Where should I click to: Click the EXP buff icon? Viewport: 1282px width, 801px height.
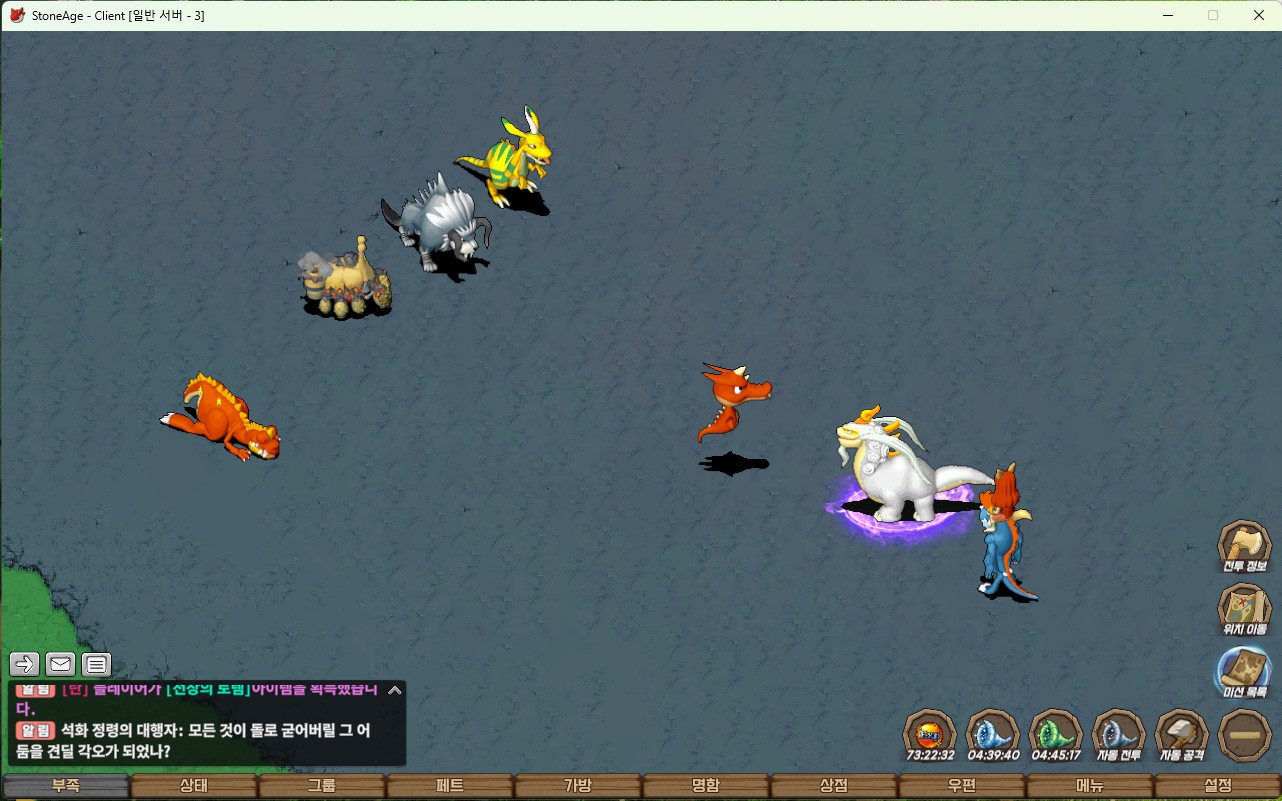931,735
